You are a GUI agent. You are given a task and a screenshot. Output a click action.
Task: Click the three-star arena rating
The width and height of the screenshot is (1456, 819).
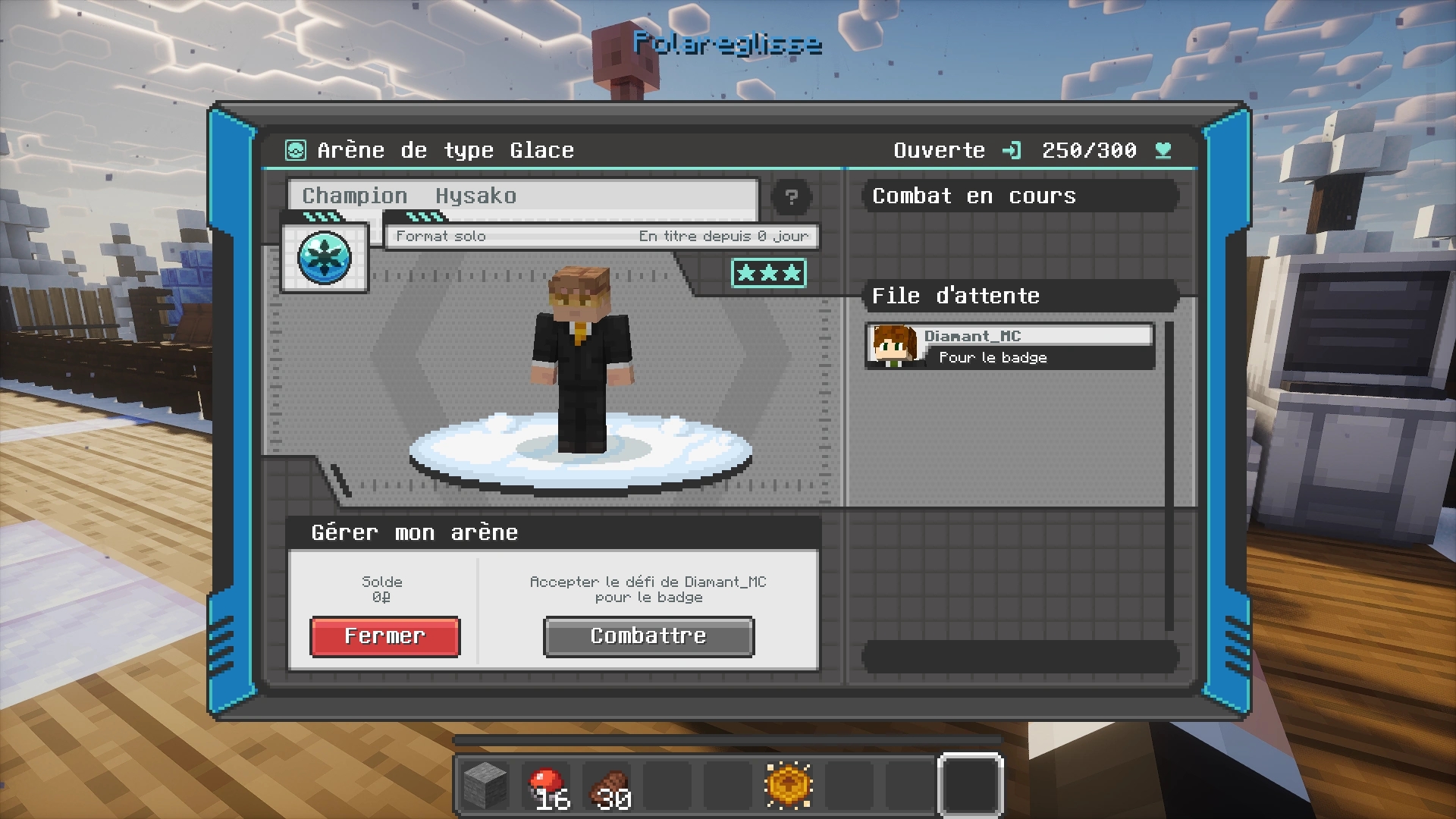(x=768, y=273)
